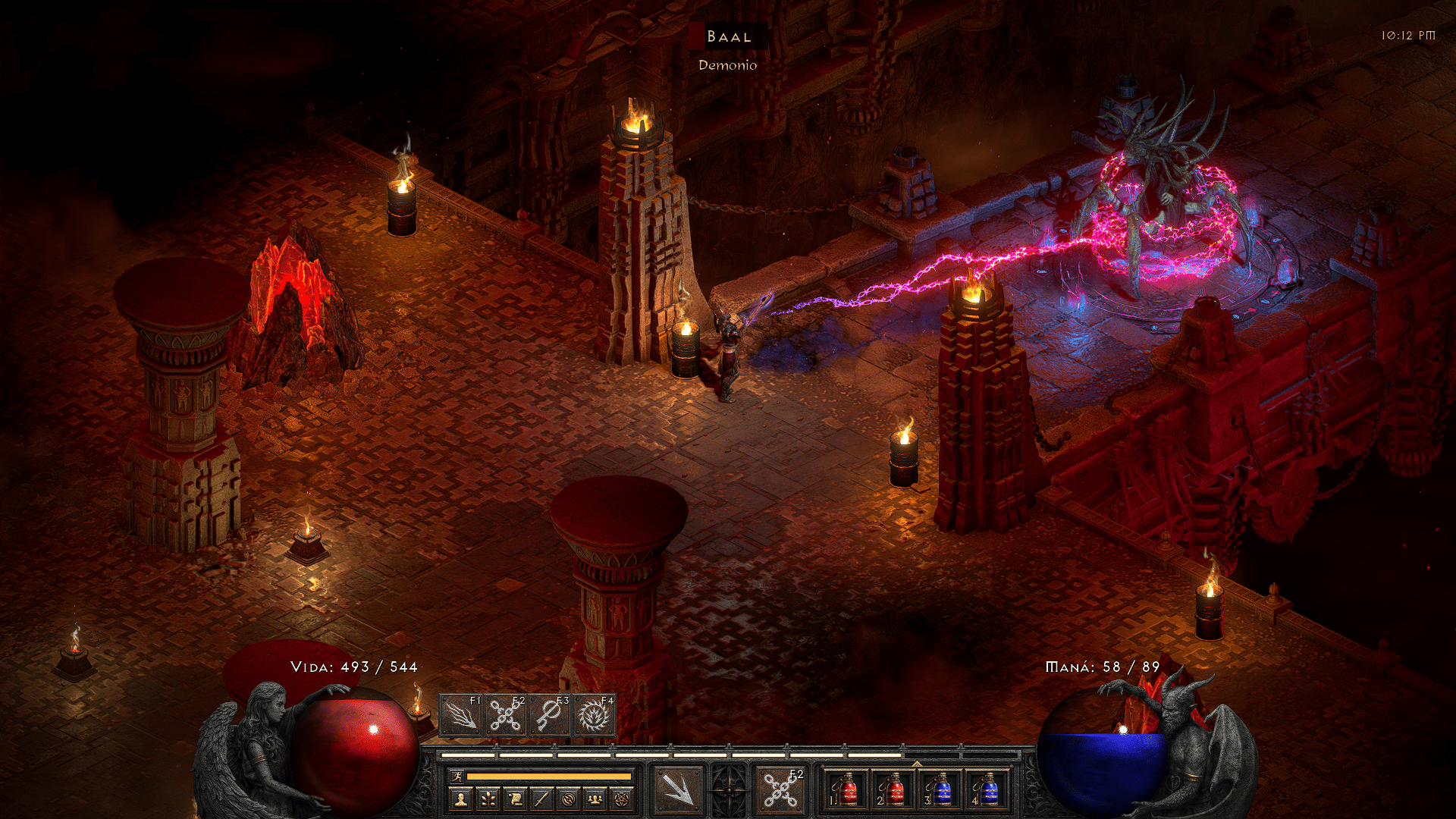
Task: Use the blue mana potion in slot 3
Action: (941, 790)
